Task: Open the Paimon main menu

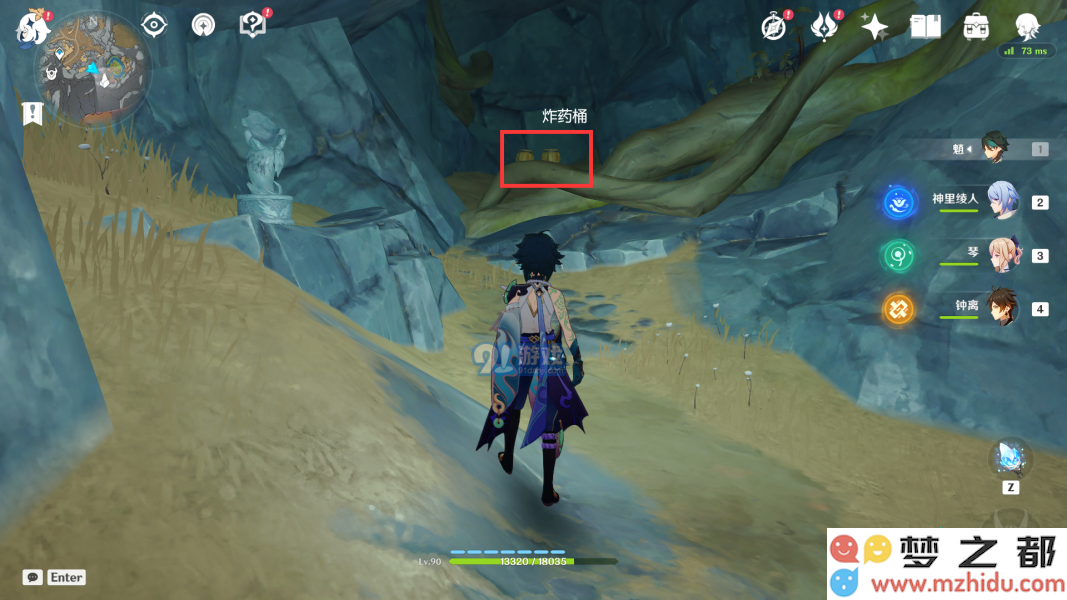Action: click(x=32, y=27)
